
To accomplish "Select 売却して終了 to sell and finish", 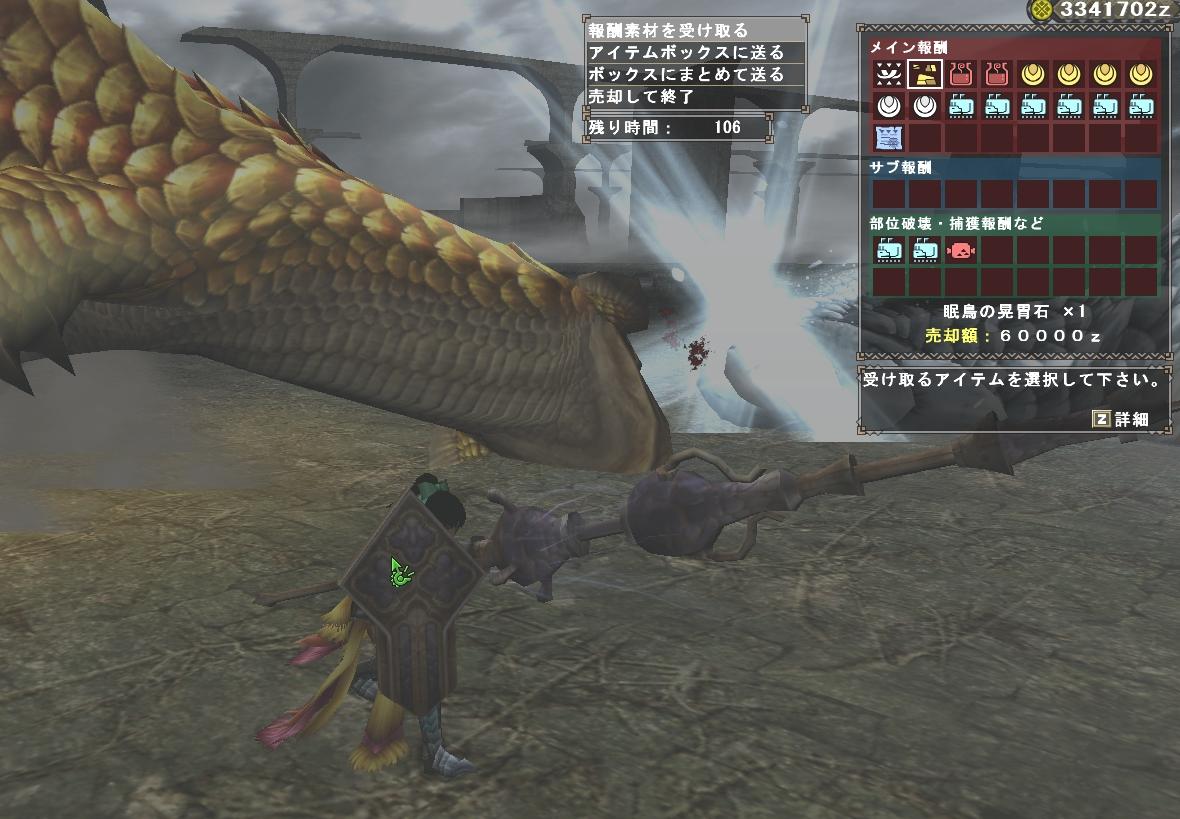I will coord(641,97).
